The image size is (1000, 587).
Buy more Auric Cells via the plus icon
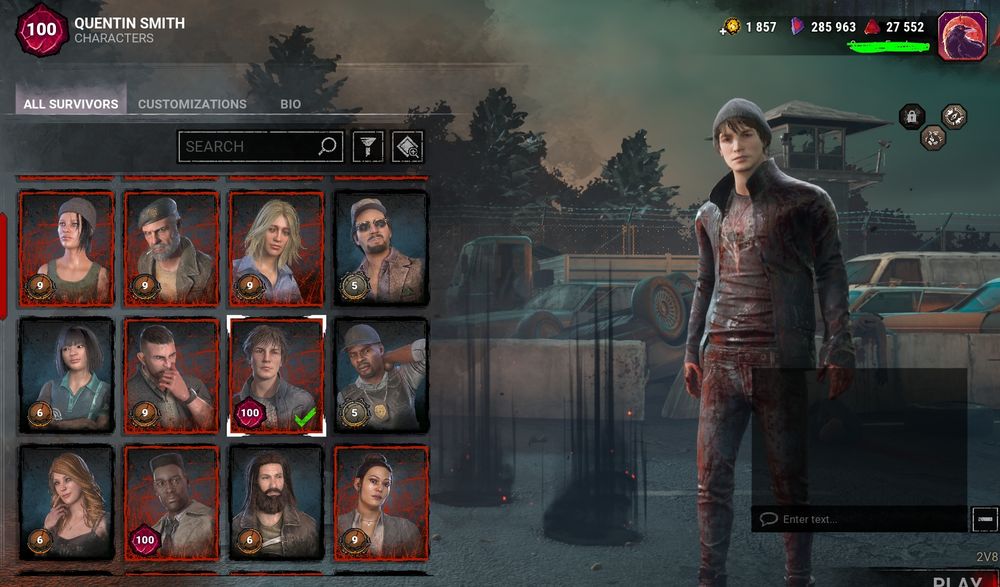pos(725,28)
